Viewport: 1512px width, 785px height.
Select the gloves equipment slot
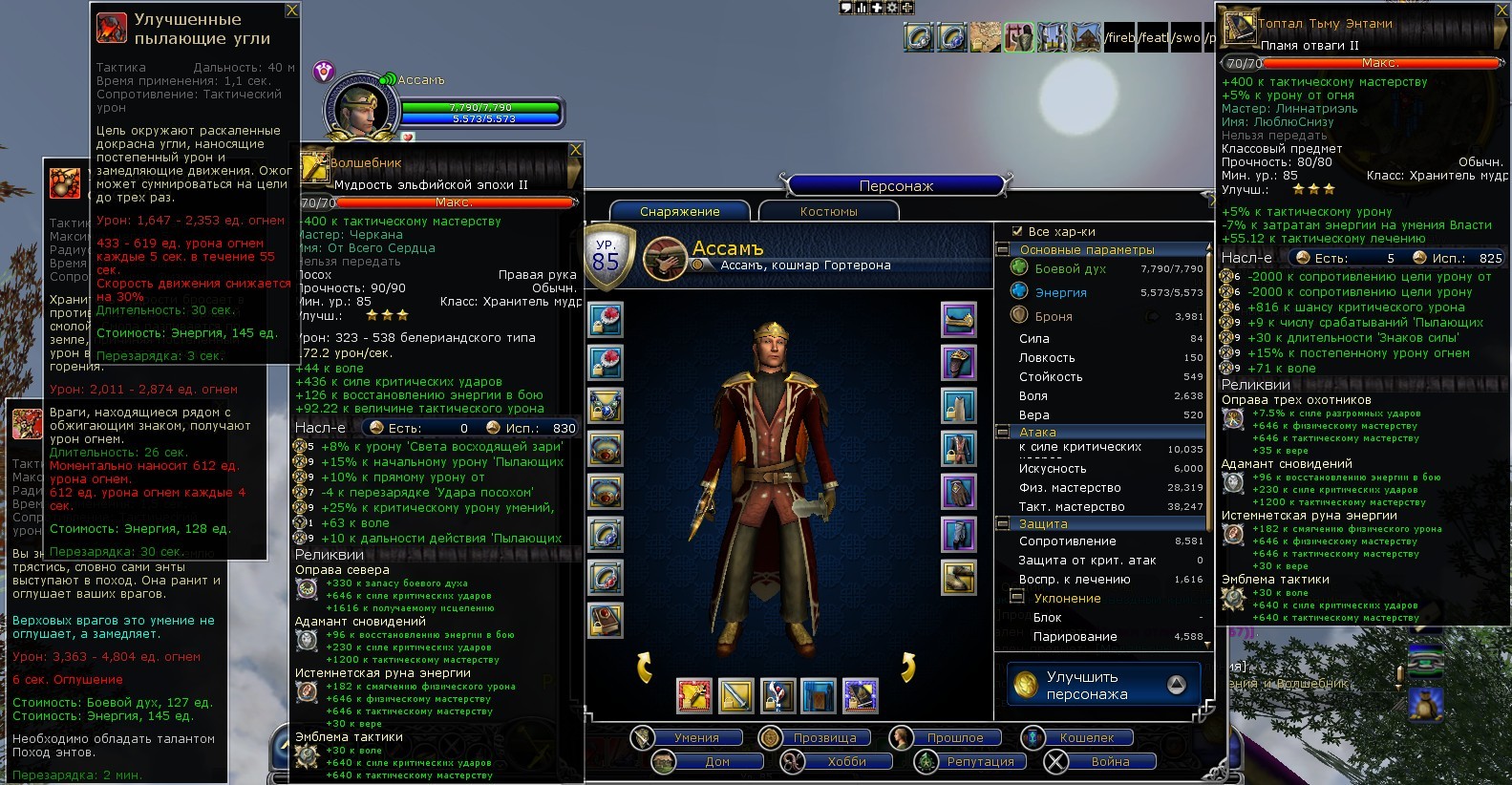point(958,491)
